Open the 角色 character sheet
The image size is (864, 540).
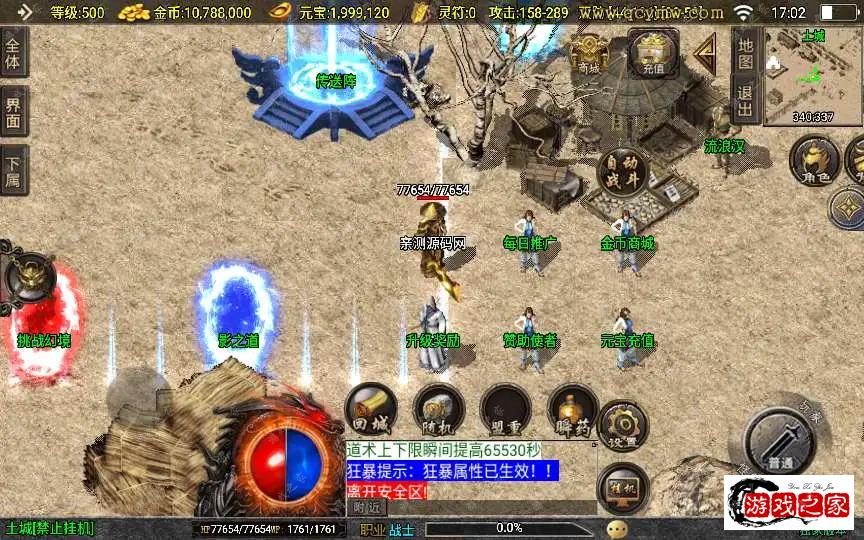tap(815, 161)
